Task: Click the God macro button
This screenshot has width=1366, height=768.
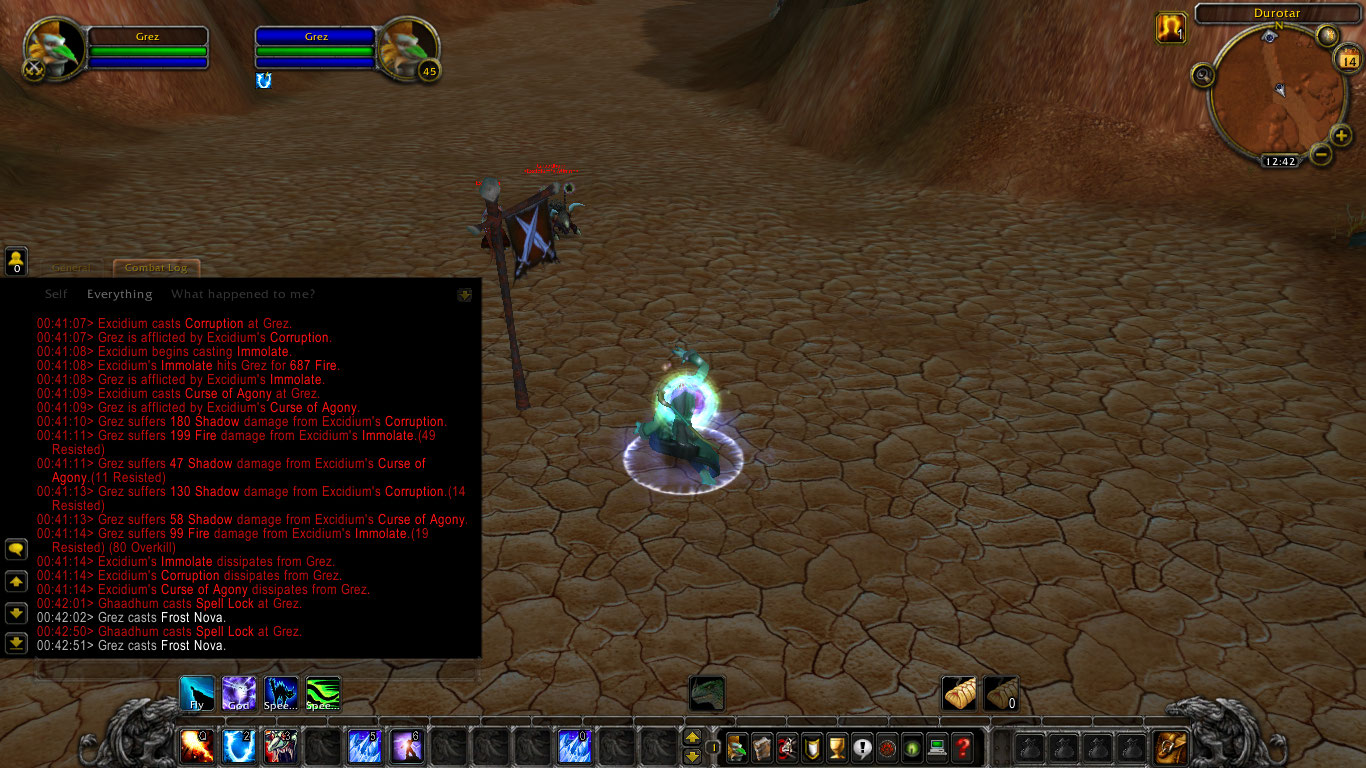Action: [238, 692]
